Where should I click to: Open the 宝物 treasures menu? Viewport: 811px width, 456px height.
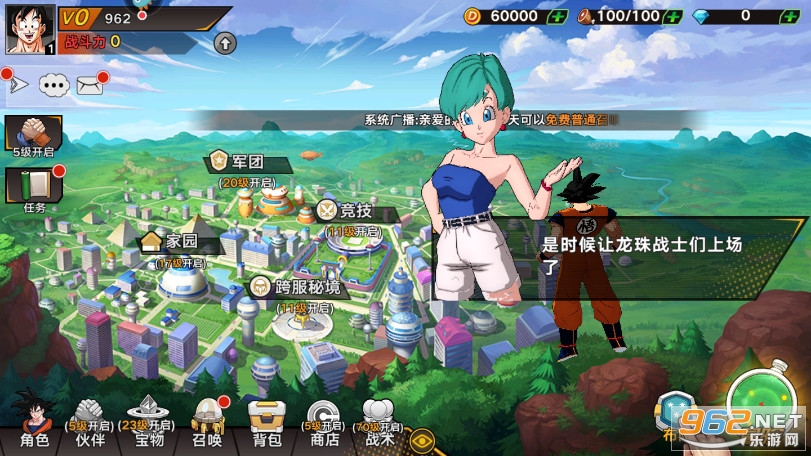point(148,422)
